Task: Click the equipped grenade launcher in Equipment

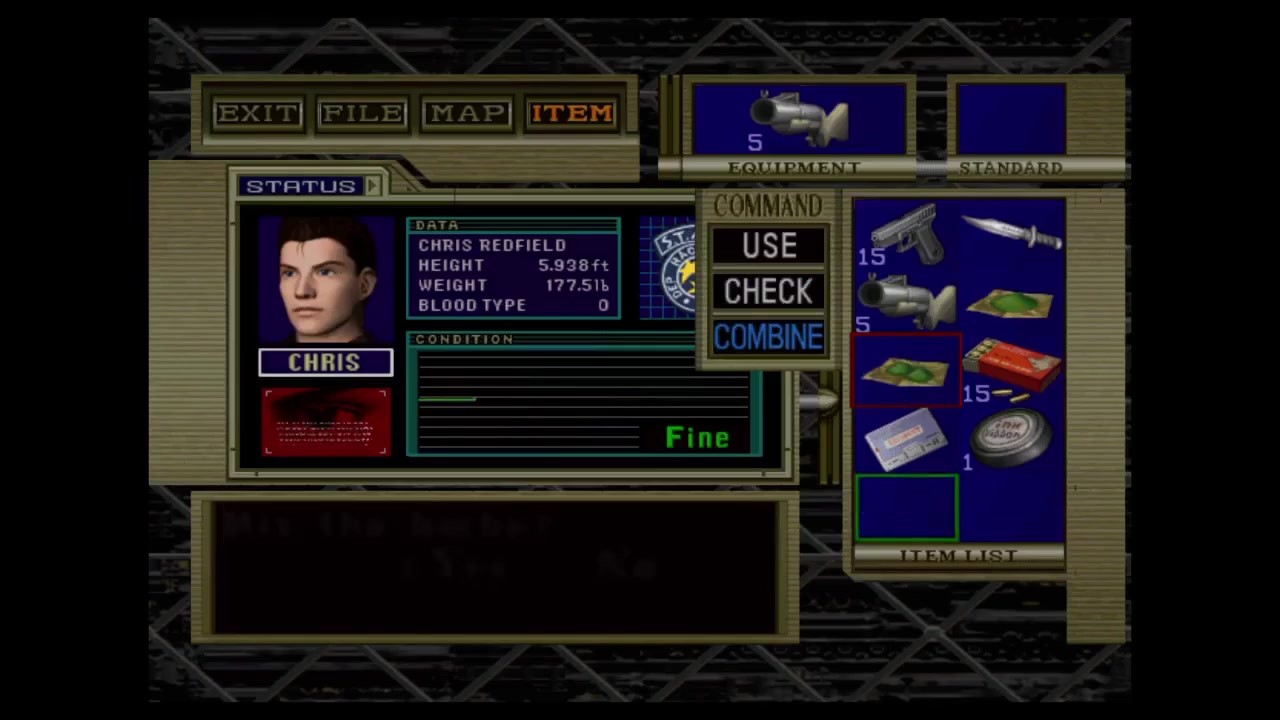Action: [800, 120]
